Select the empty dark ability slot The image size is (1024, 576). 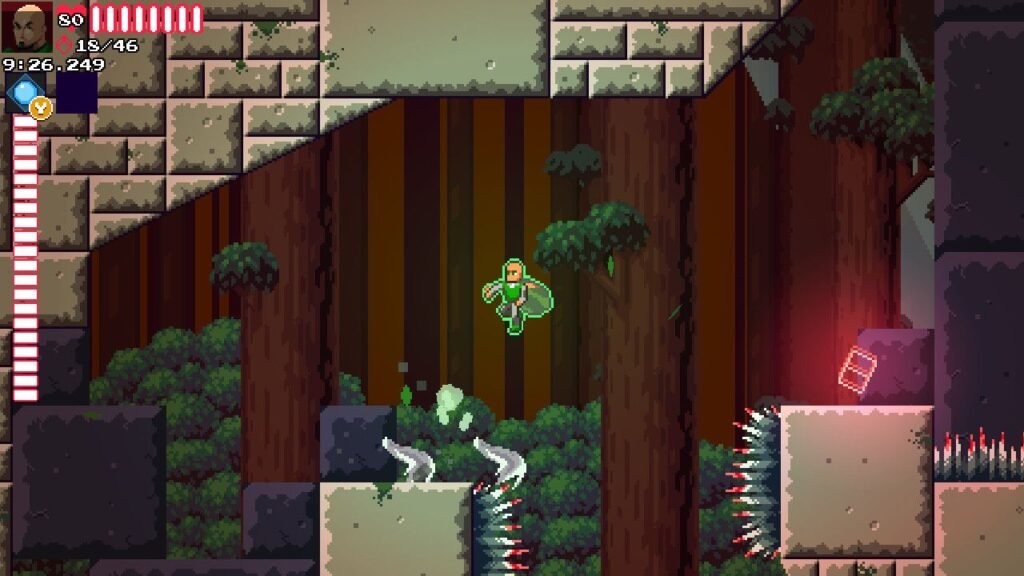[x=76, y=93]
